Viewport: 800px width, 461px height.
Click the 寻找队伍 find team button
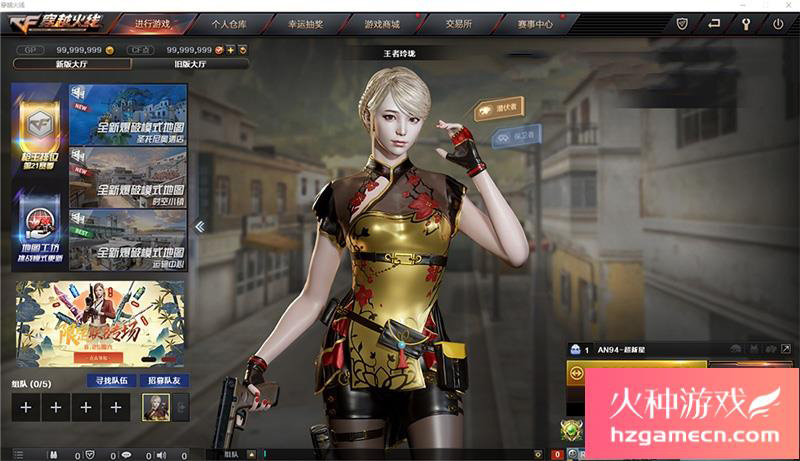point(111,381)
